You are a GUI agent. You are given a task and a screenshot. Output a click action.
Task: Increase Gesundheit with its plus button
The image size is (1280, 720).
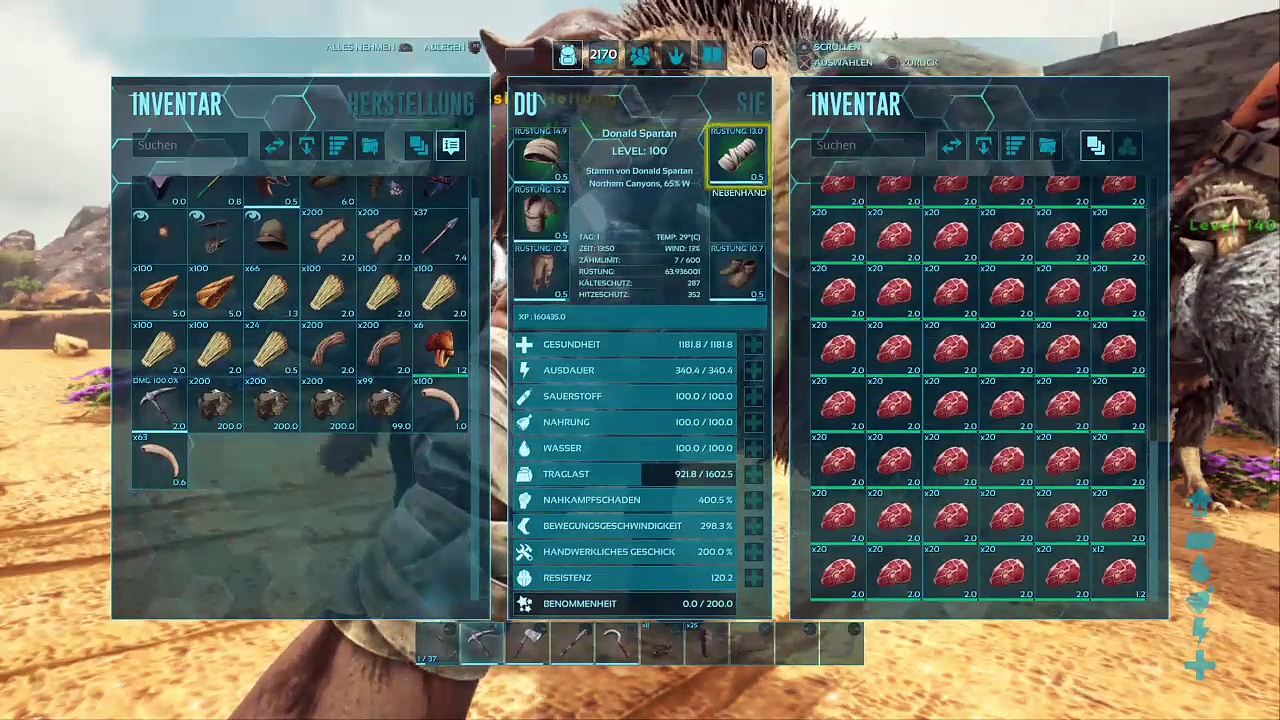tap(753, 345)
